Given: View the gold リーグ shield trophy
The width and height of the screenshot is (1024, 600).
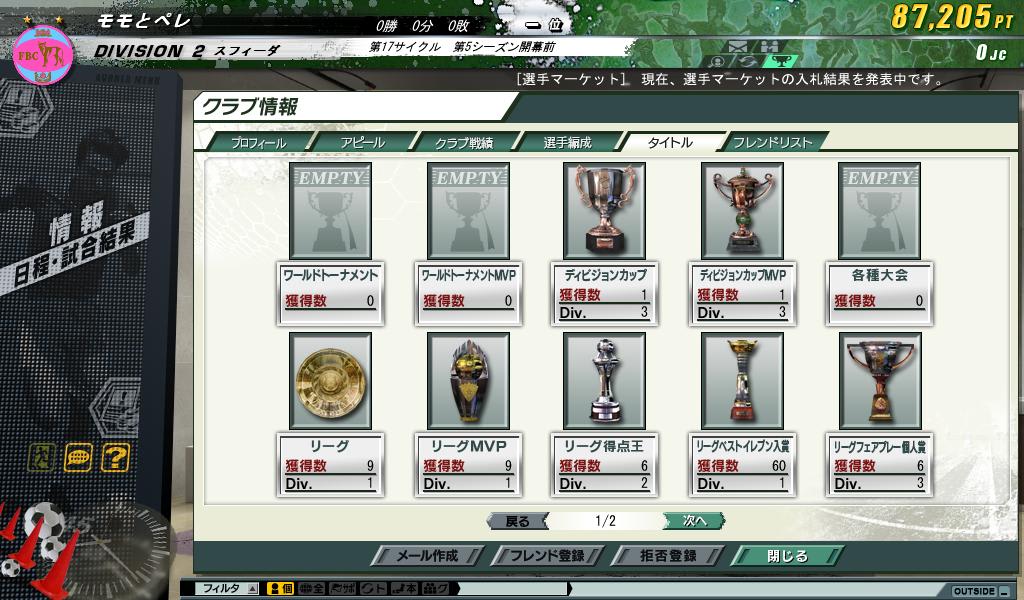Looking at the screenshot, I should pyautogui.click(x=330, y=381).
